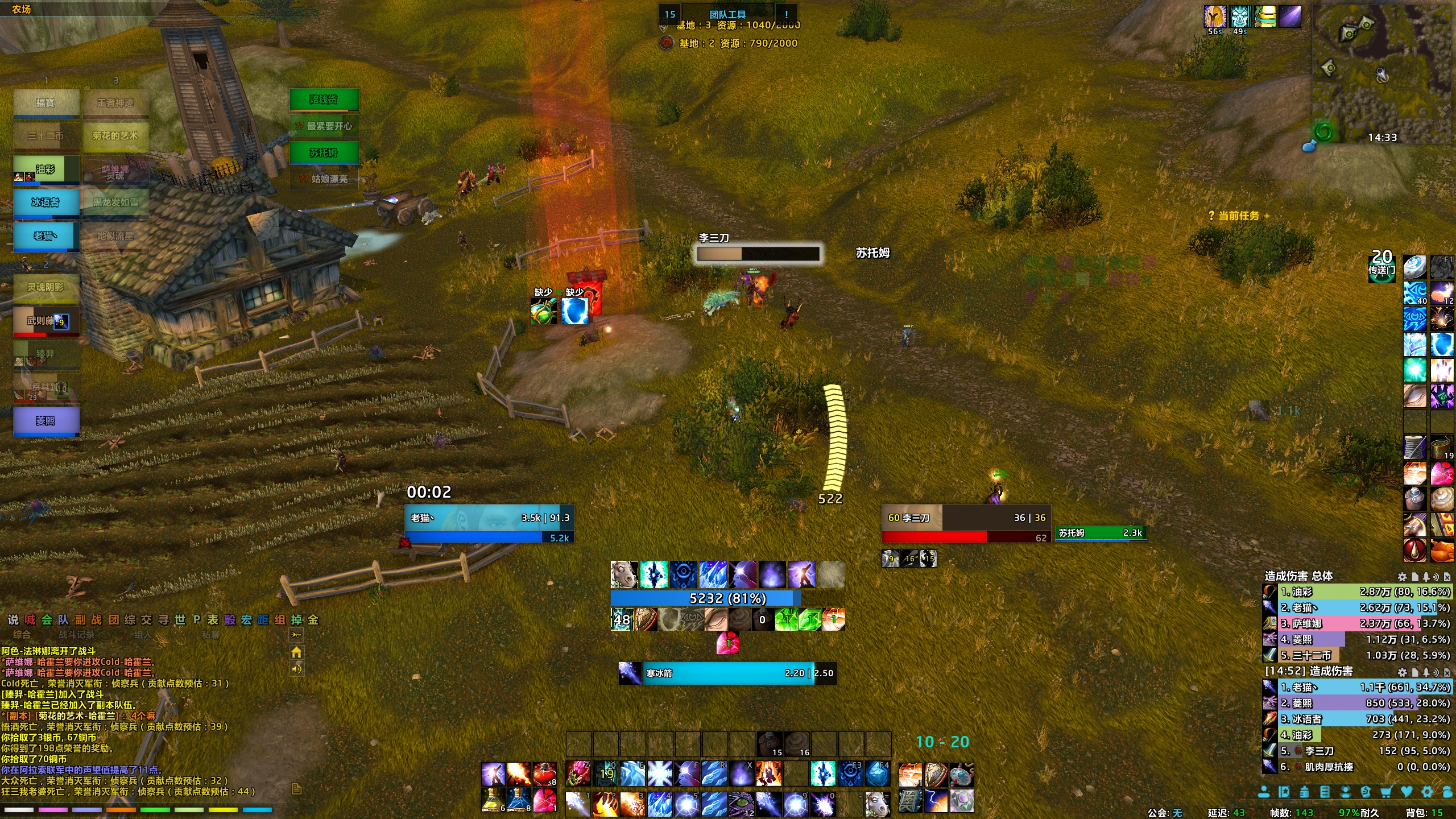This screenshot has width=1456, height=819.
Task: Click the 李三刀 target unit frame
Action: tap(965, 524)
